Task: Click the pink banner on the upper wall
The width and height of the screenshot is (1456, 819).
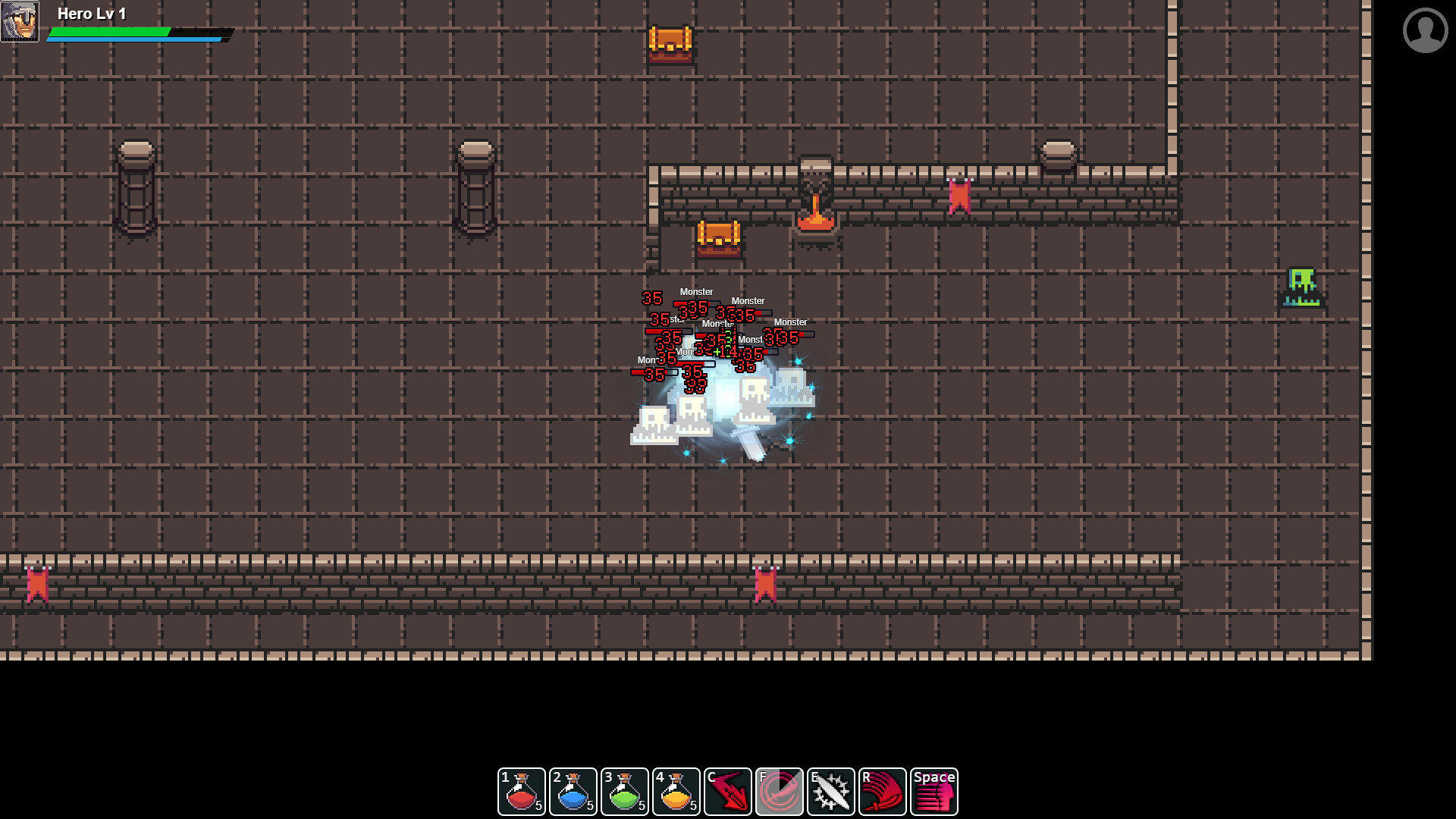Action: (959, 196)
